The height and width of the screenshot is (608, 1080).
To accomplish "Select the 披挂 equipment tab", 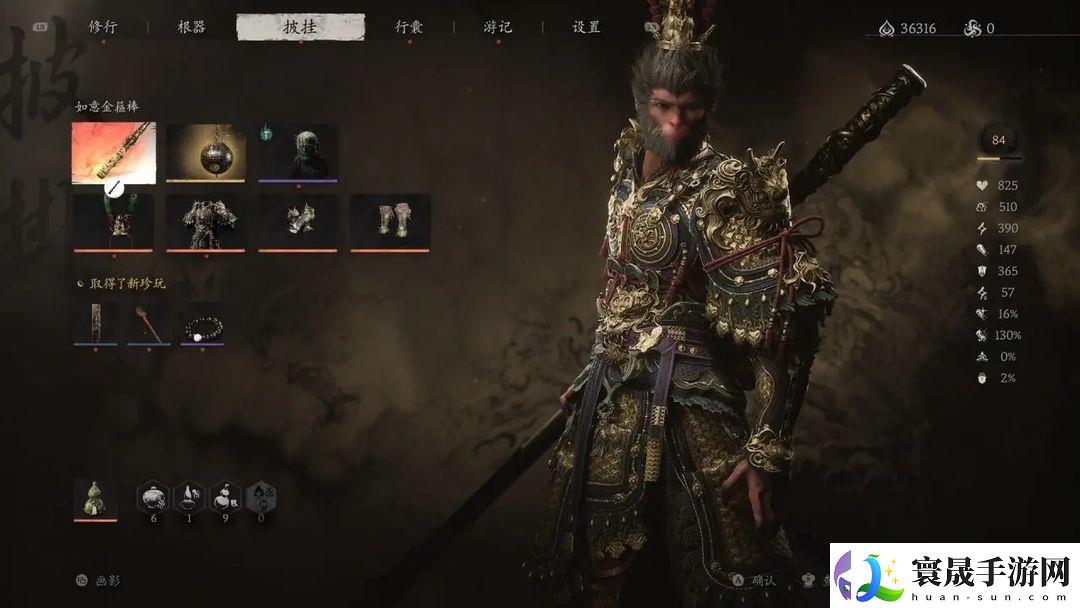I will 300,27.
